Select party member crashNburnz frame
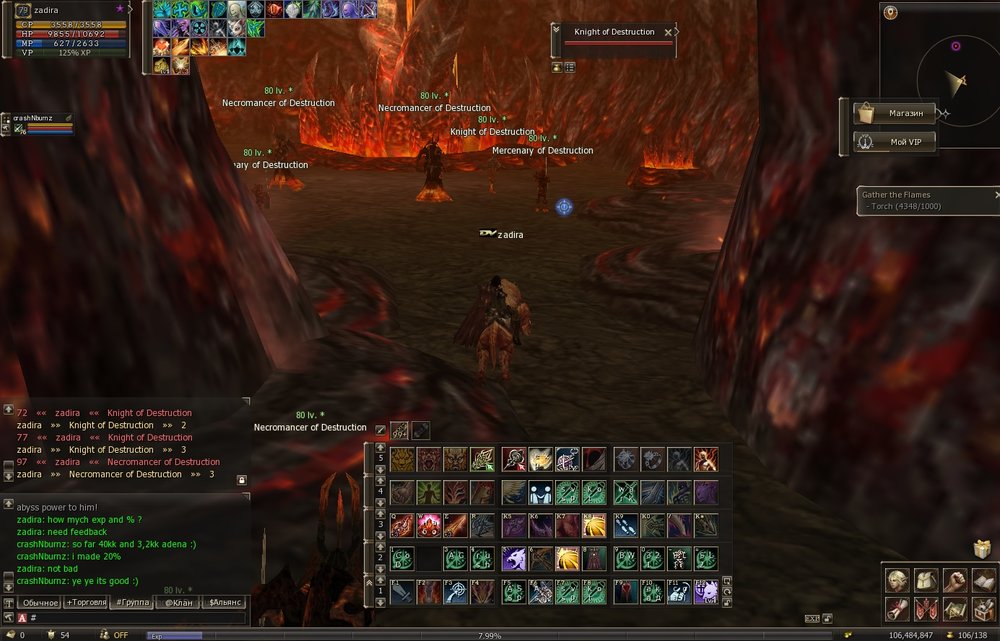Screen dimensions: 1000x641 [x=40, y=123]
